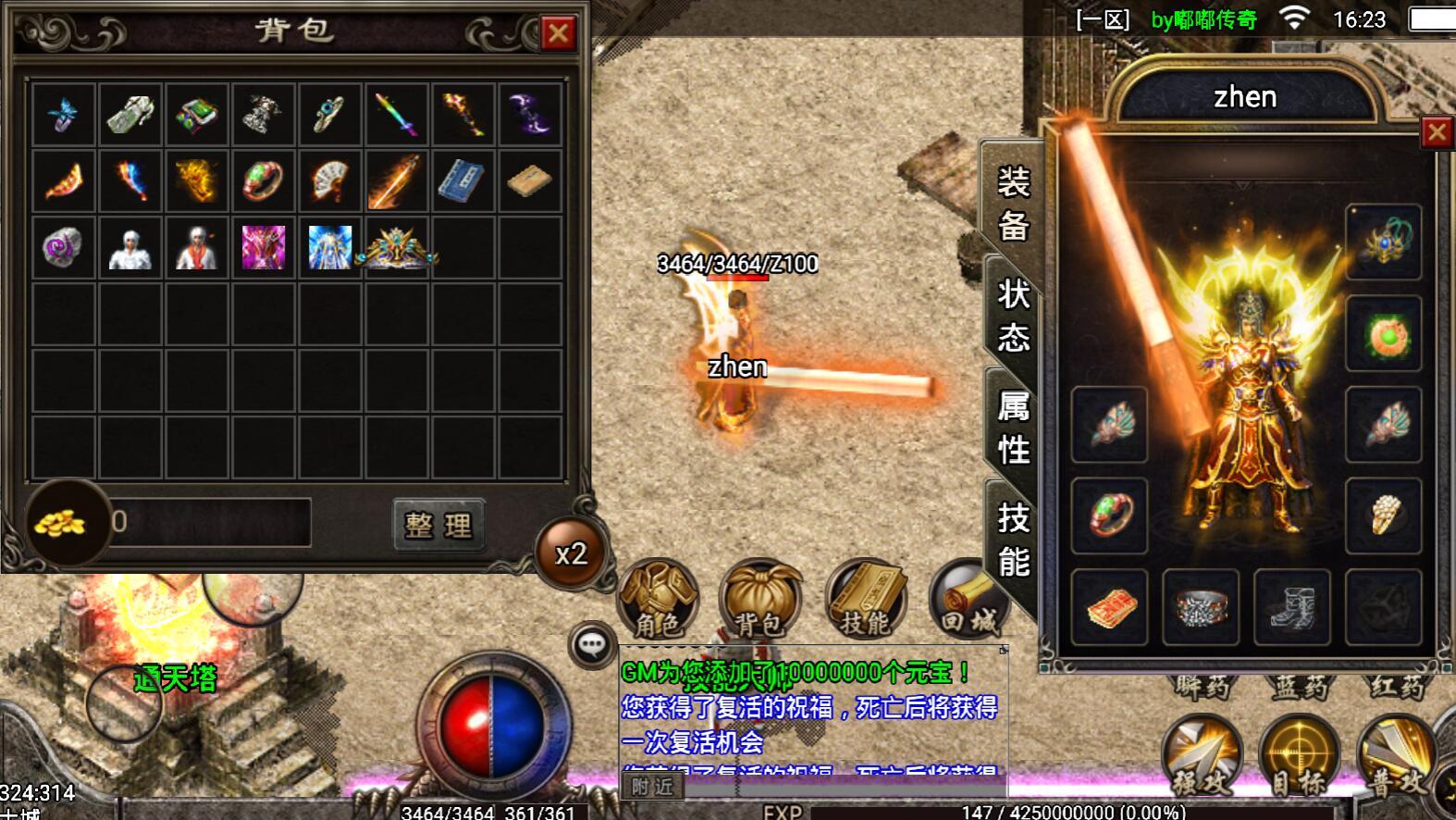Close the zhen character panel
The height and width of the screenshot is (820, 1456).
1437,133
